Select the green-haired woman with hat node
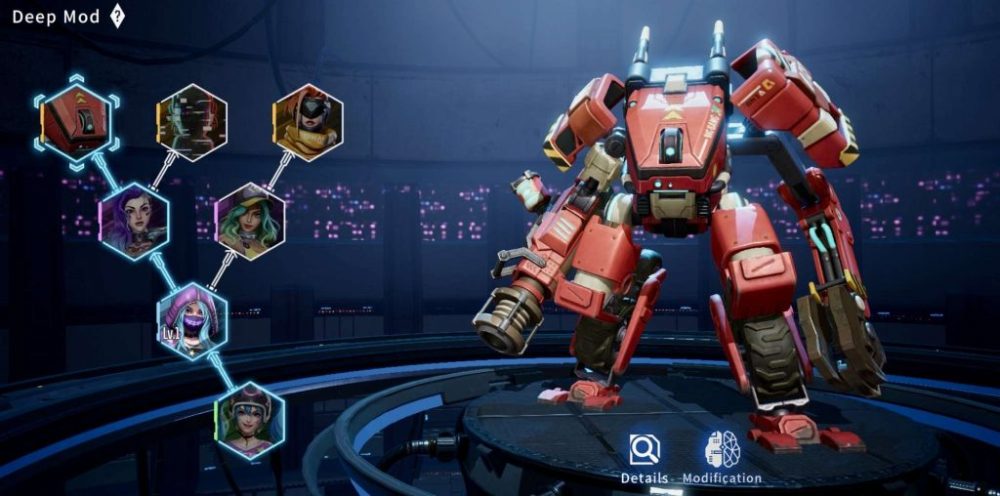Image resolution: width=1000 pixels, height=496 pixels. click(250, 221)
